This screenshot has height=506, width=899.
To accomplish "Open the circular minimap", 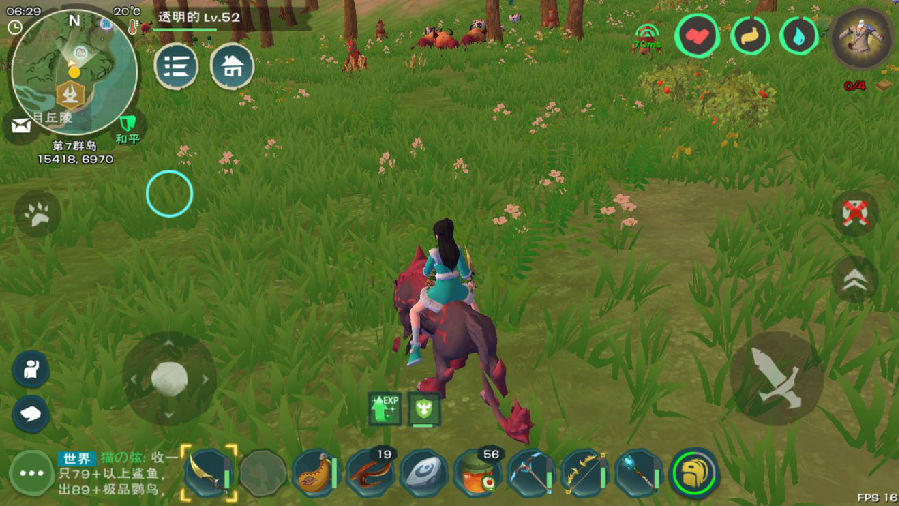I will pyautogui.click(x=73, y=72).
